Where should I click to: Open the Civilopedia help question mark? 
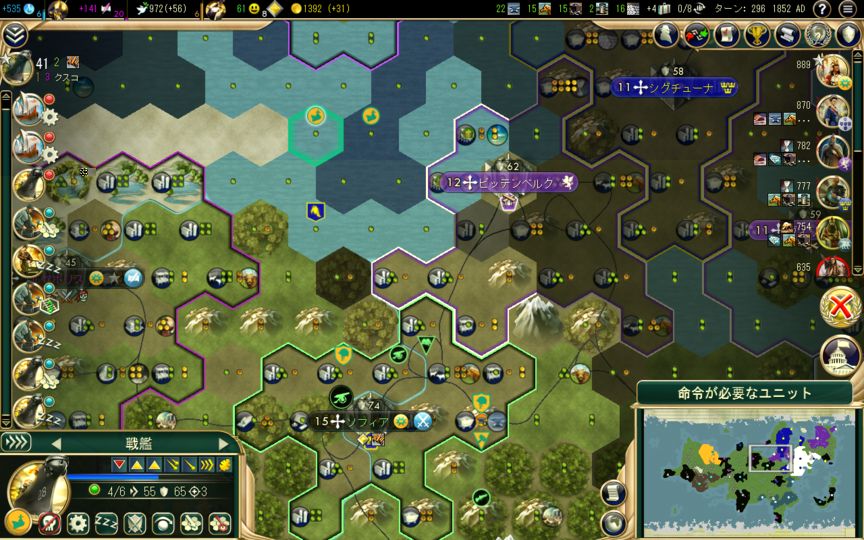[822, 9]
